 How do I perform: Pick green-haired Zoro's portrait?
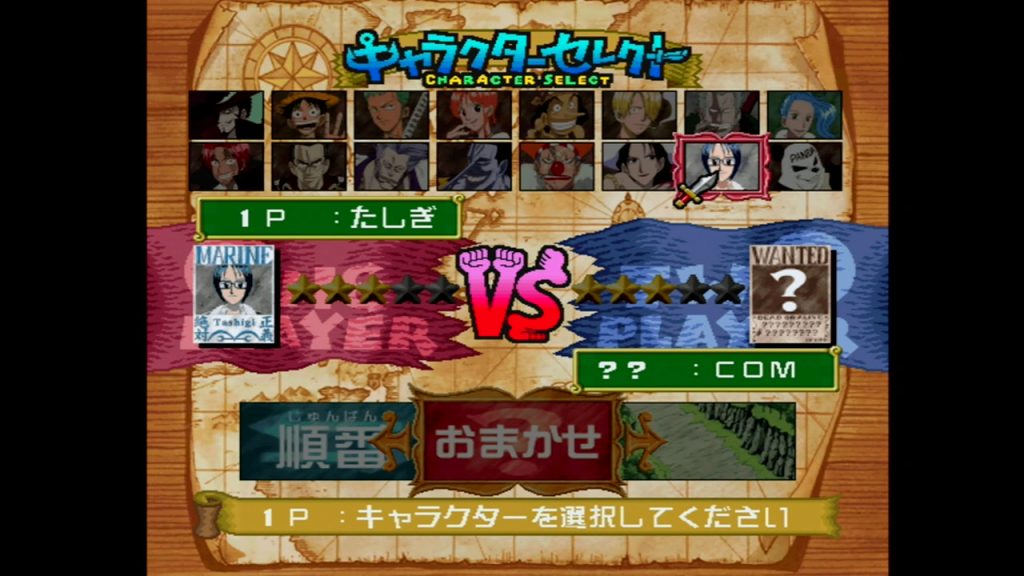click(392, 116)
